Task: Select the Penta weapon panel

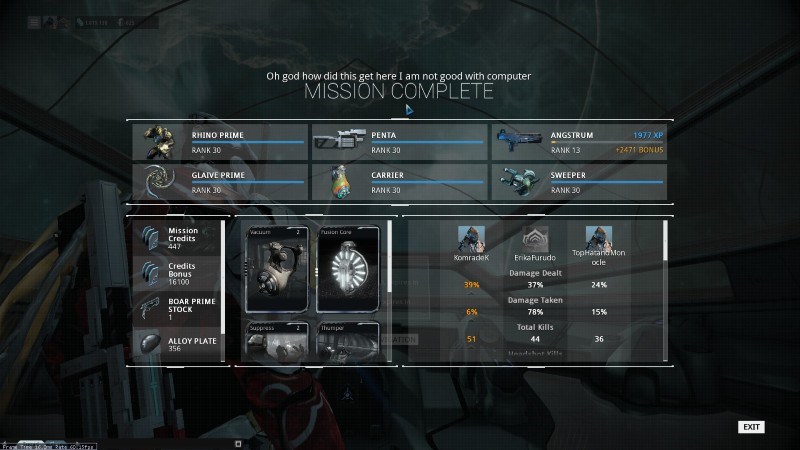Action: coord(399,143)
